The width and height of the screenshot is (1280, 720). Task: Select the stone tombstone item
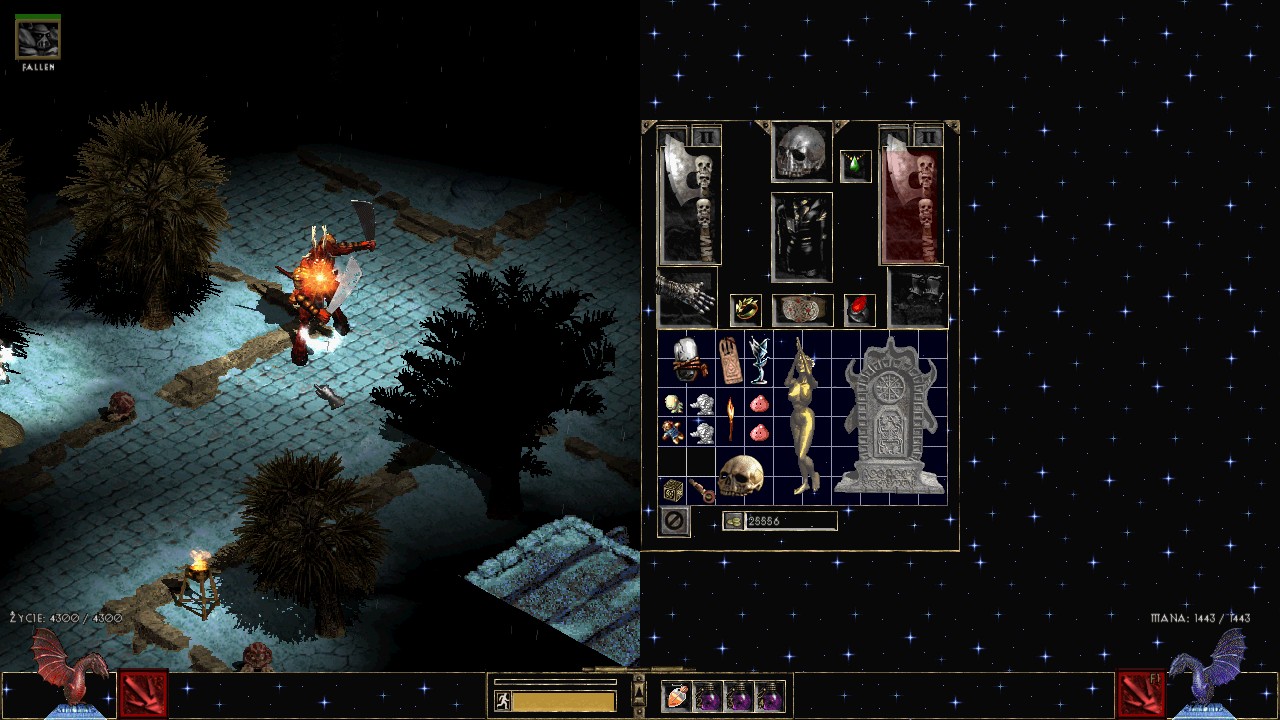point(889,417)
